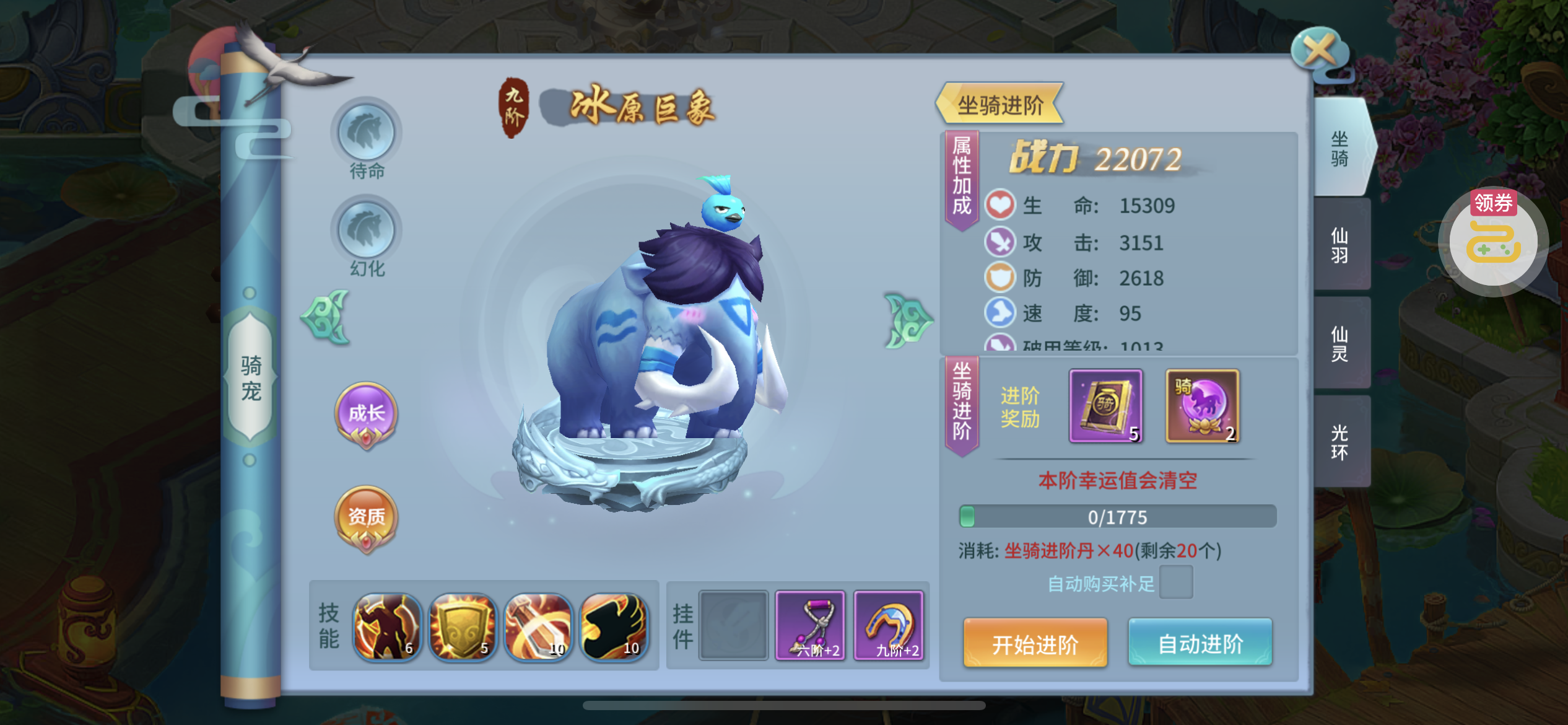This screenshot has height=725, width=1568.
Task: Activate 自动进阶 auto-advance button
Action: pyautogui.click(x=1200, y=643)
